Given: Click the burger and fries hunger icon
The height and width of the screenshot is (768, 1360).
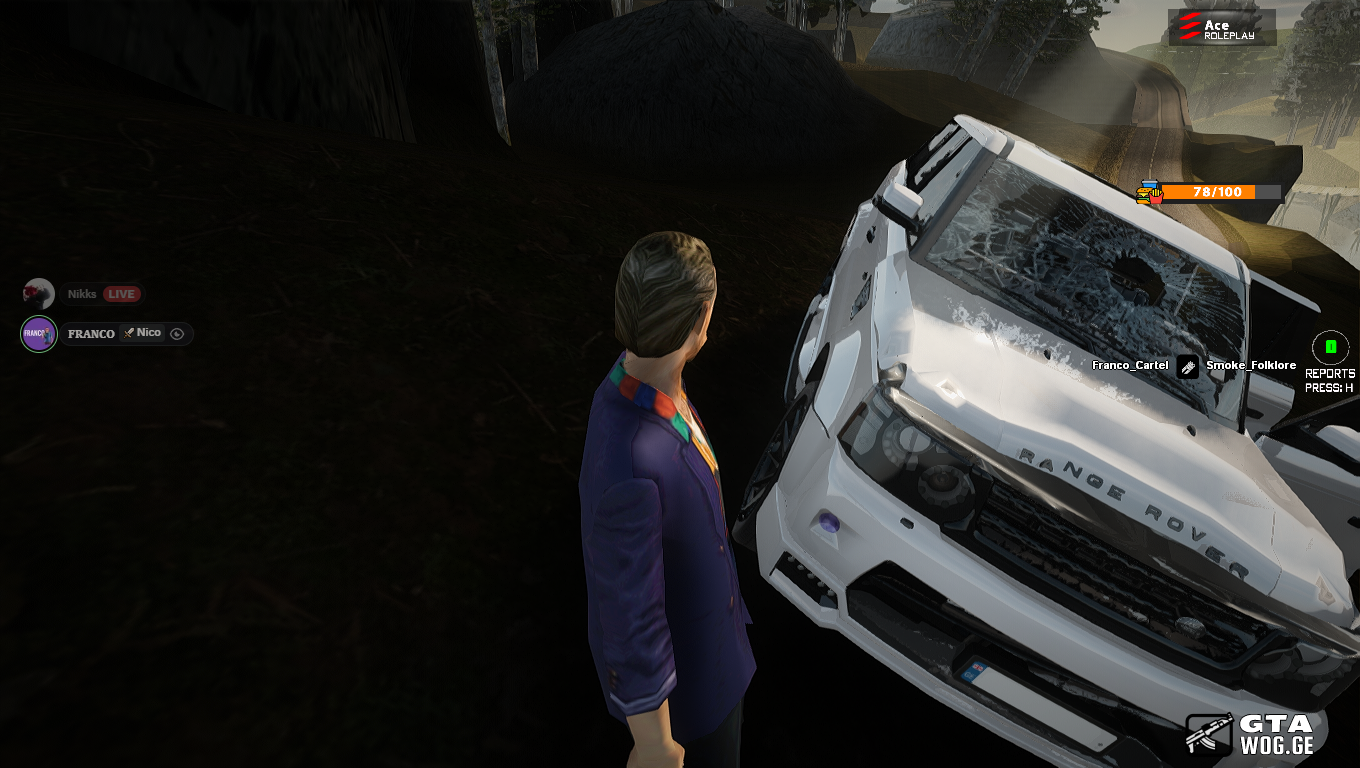Looking at the screenshot, I should tap(1150, 192).
